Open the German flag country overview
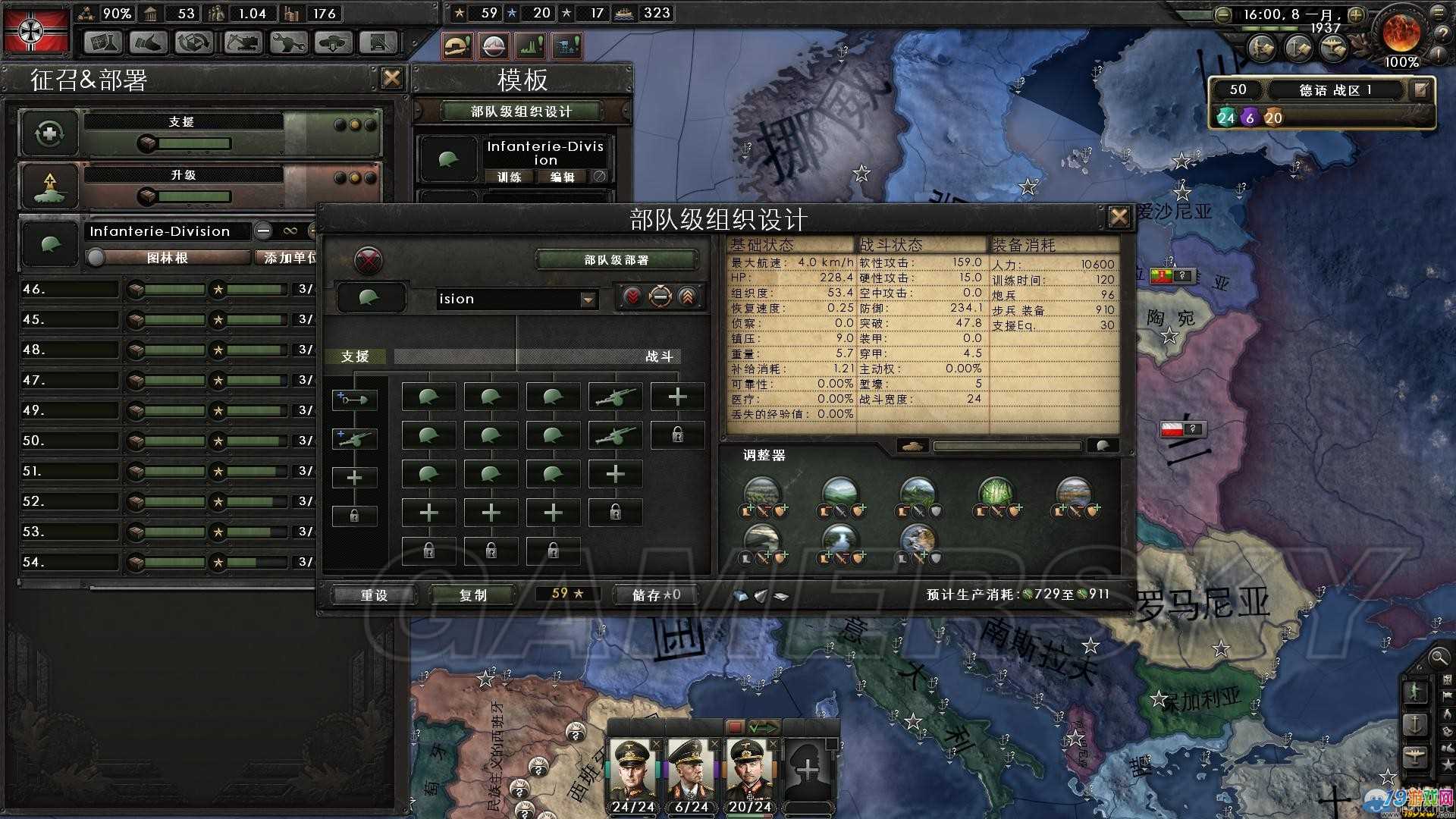The width and height of the screenshot is (1456, 819). (36, 30)
